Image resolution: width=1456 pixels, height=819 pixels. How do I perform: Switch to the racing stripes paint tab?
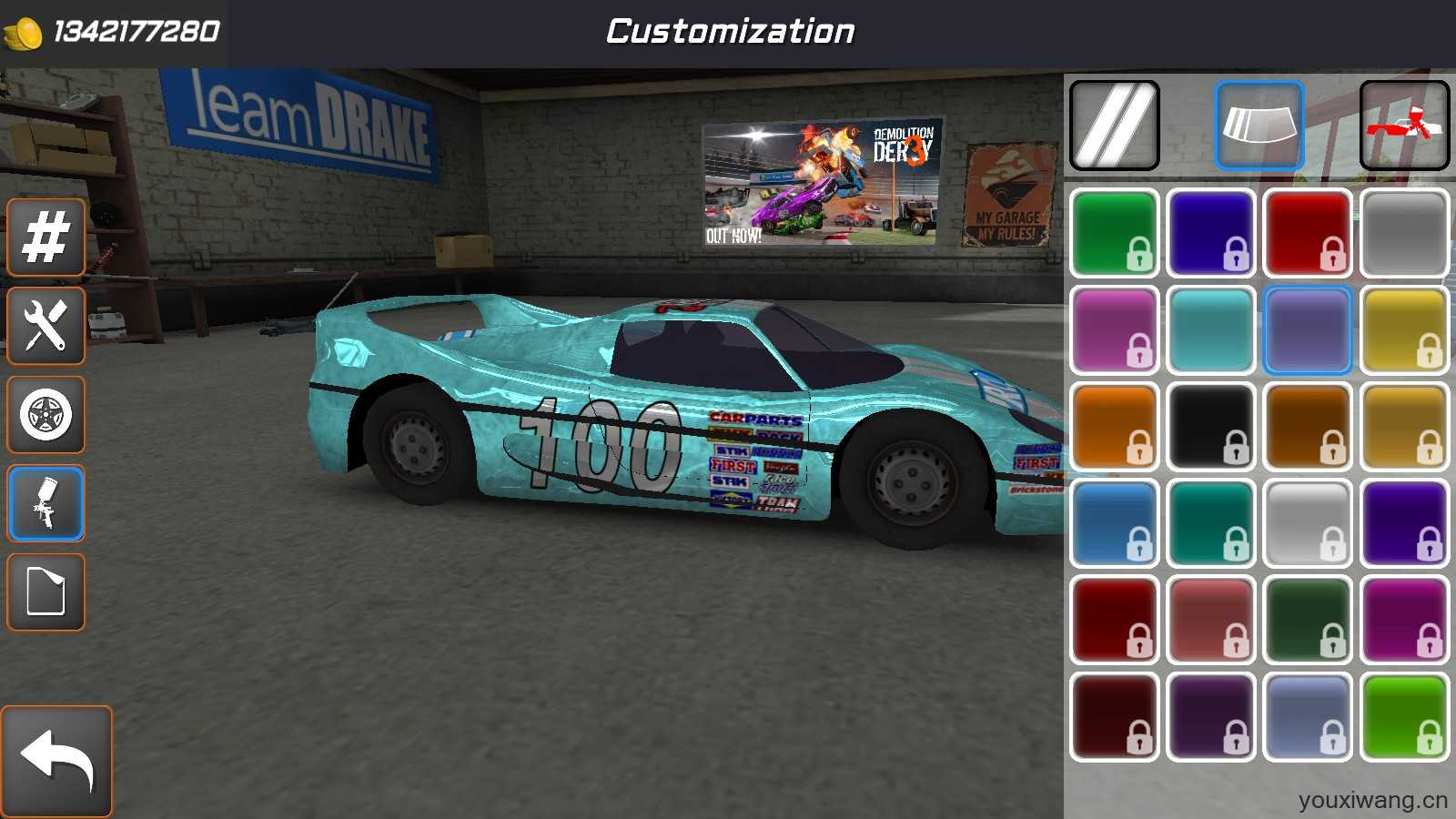click(x=1114, y=126)
